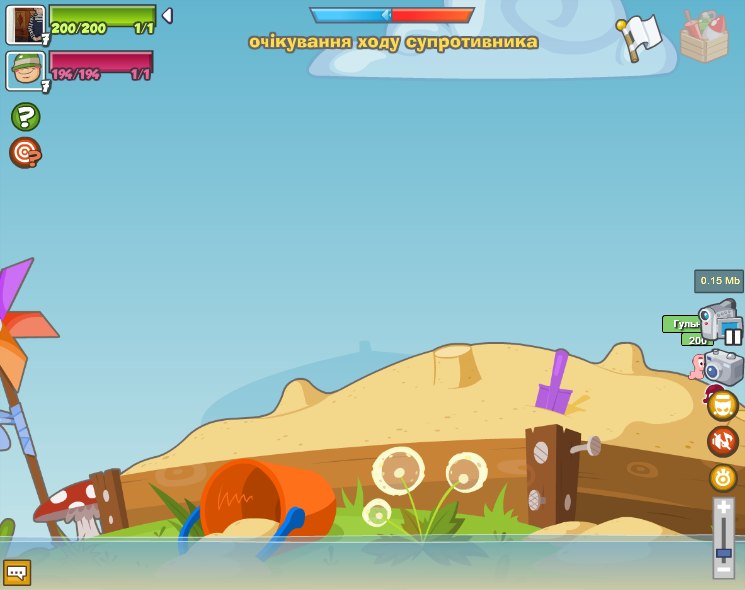Click the yellow worm face round button

coord(723,405)
